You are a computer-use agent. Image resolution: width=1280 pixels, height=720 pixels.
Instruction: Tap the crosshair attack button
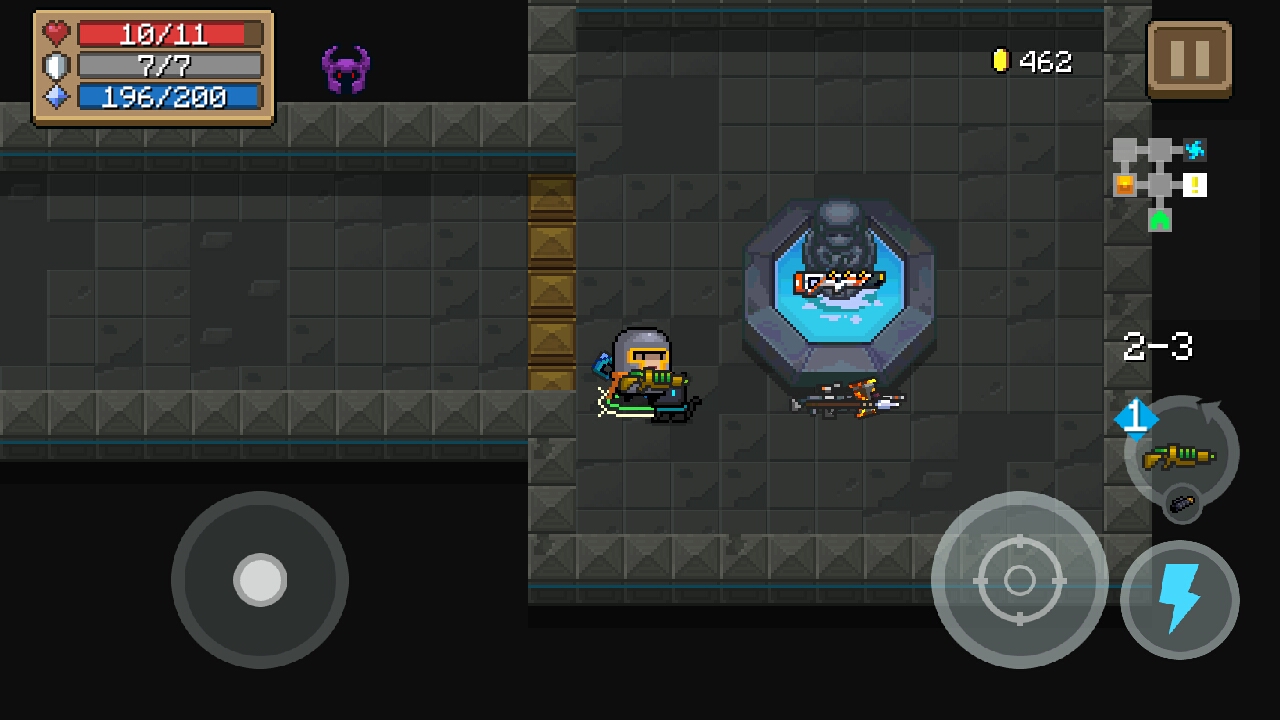coord(1019,579)
